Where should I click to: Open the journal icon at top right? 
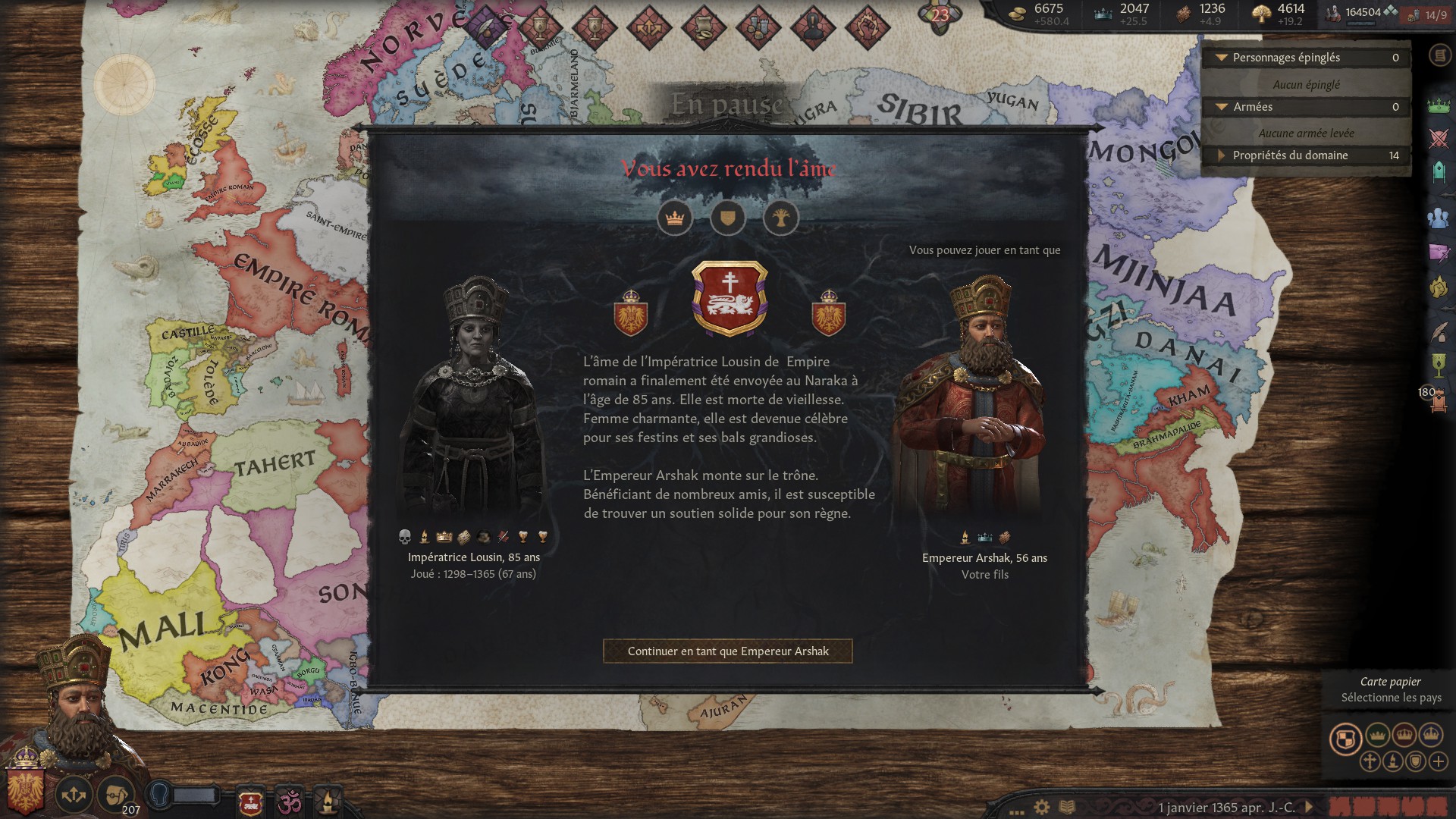pos(1439,55)
